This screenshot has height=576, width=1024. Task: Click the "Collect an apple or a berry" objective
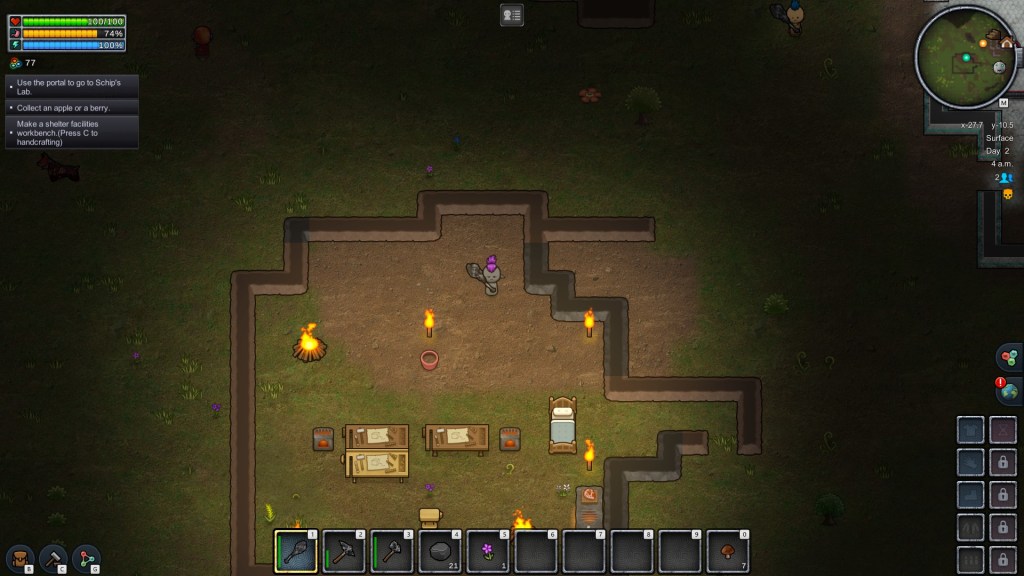[x=71, y=107]
